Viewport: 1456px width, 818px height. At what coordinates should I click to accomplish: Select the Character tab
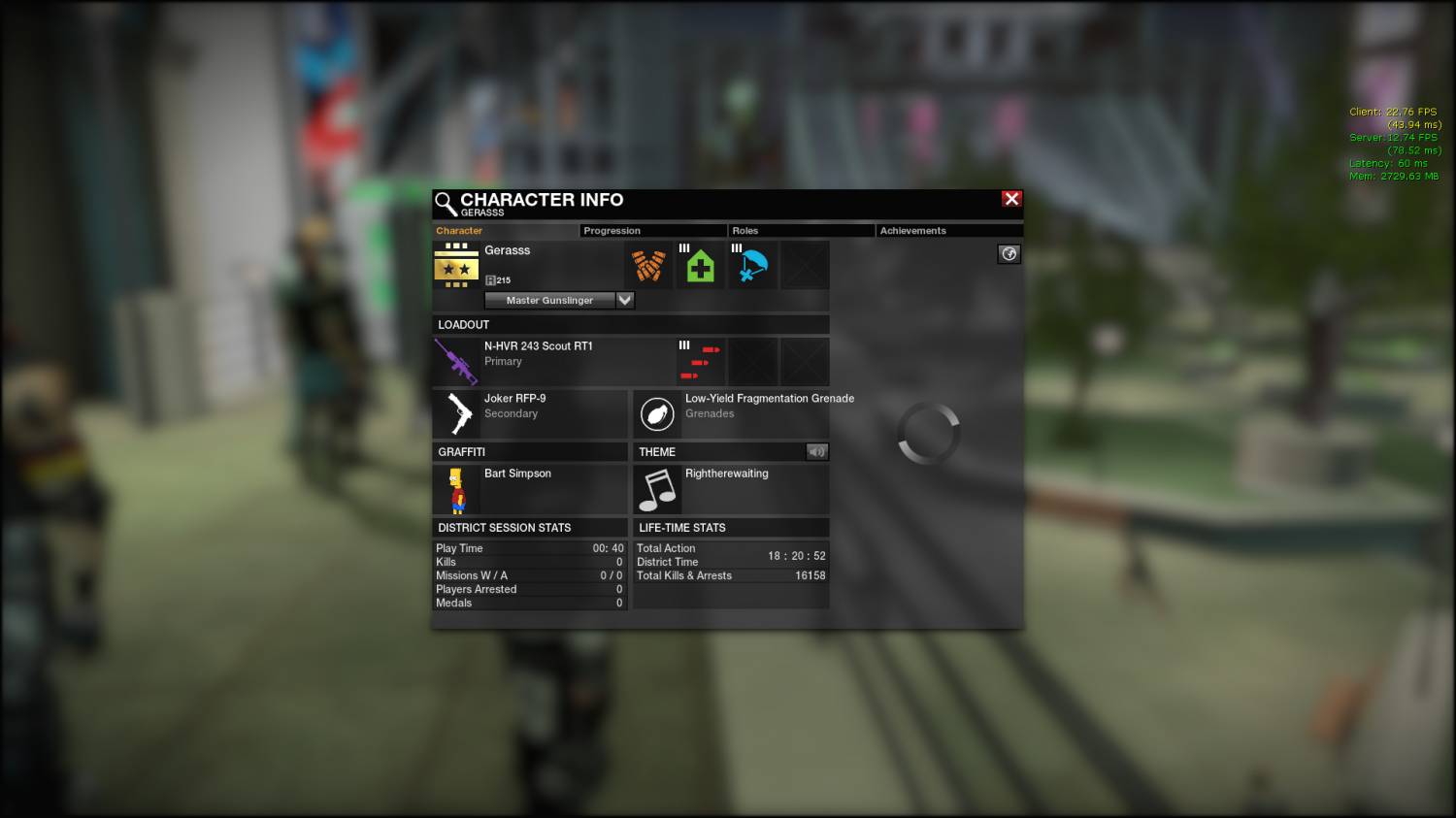point(505,231)
